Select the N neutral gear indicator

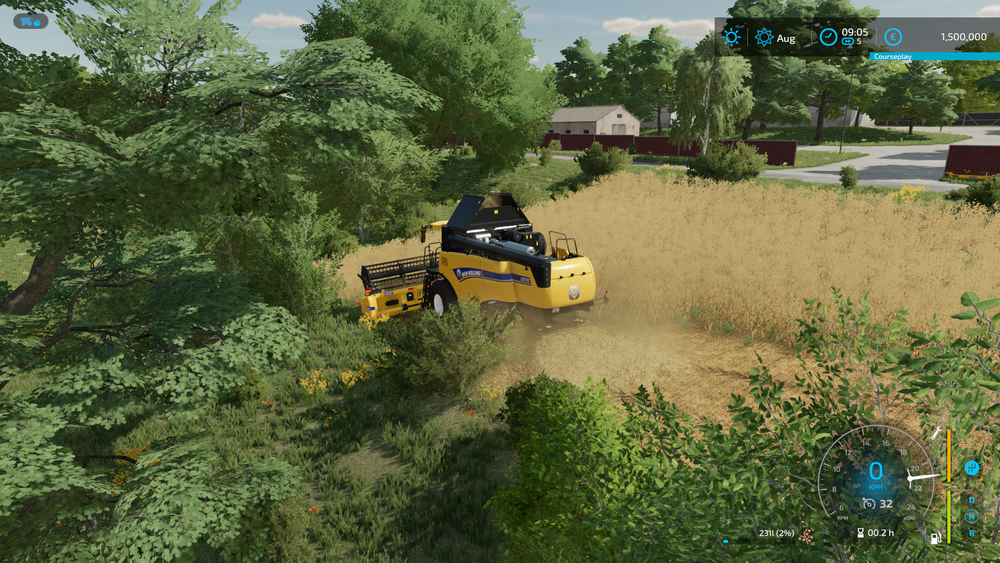point(971,517)
